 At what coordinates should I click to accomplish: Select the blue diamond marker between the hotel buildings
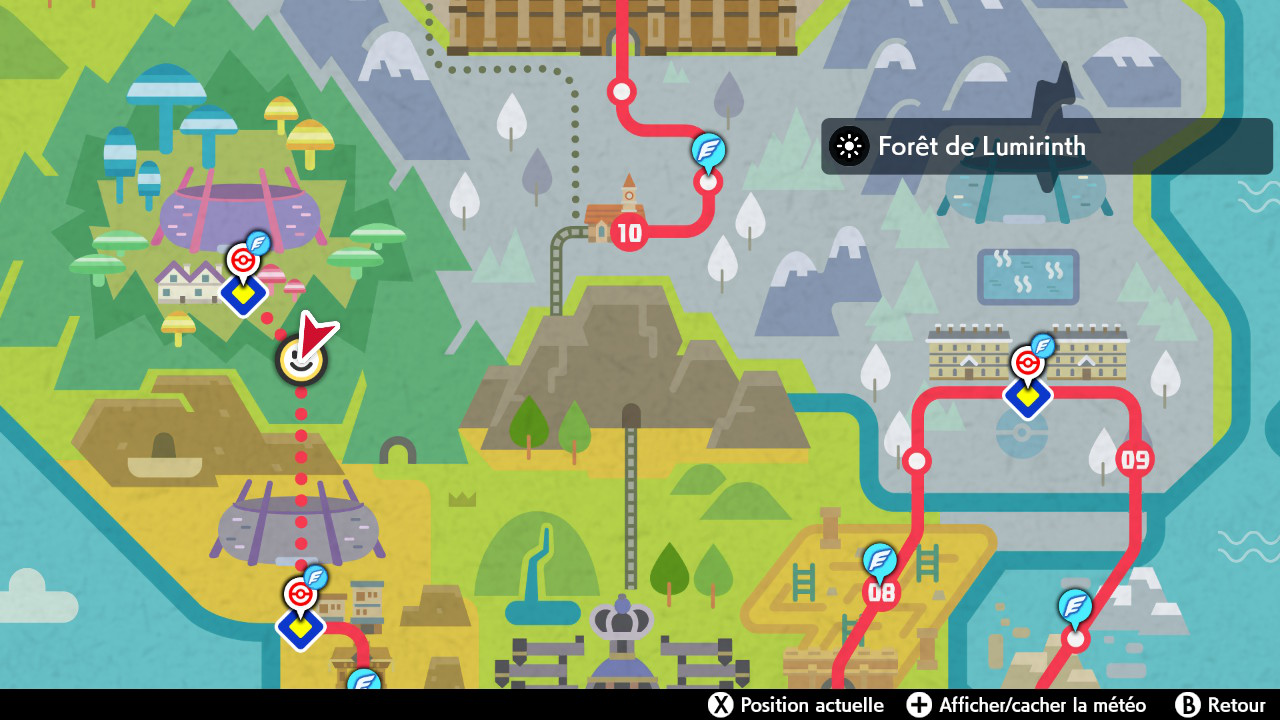[x=1027, y=397]
